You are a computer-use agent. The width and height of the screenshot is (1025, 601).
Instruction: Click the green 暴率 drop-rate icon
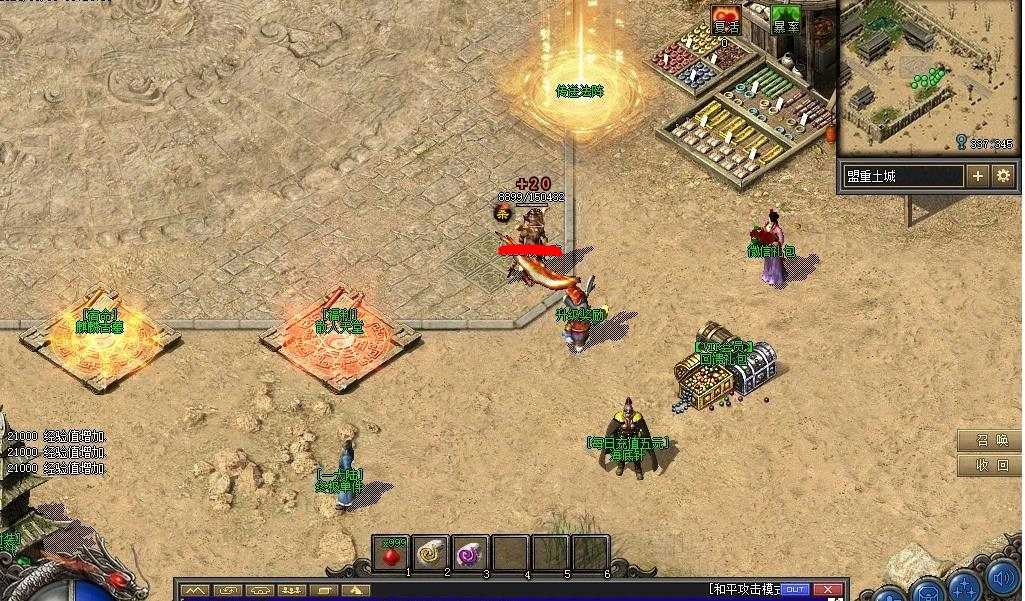click(786, 21)
